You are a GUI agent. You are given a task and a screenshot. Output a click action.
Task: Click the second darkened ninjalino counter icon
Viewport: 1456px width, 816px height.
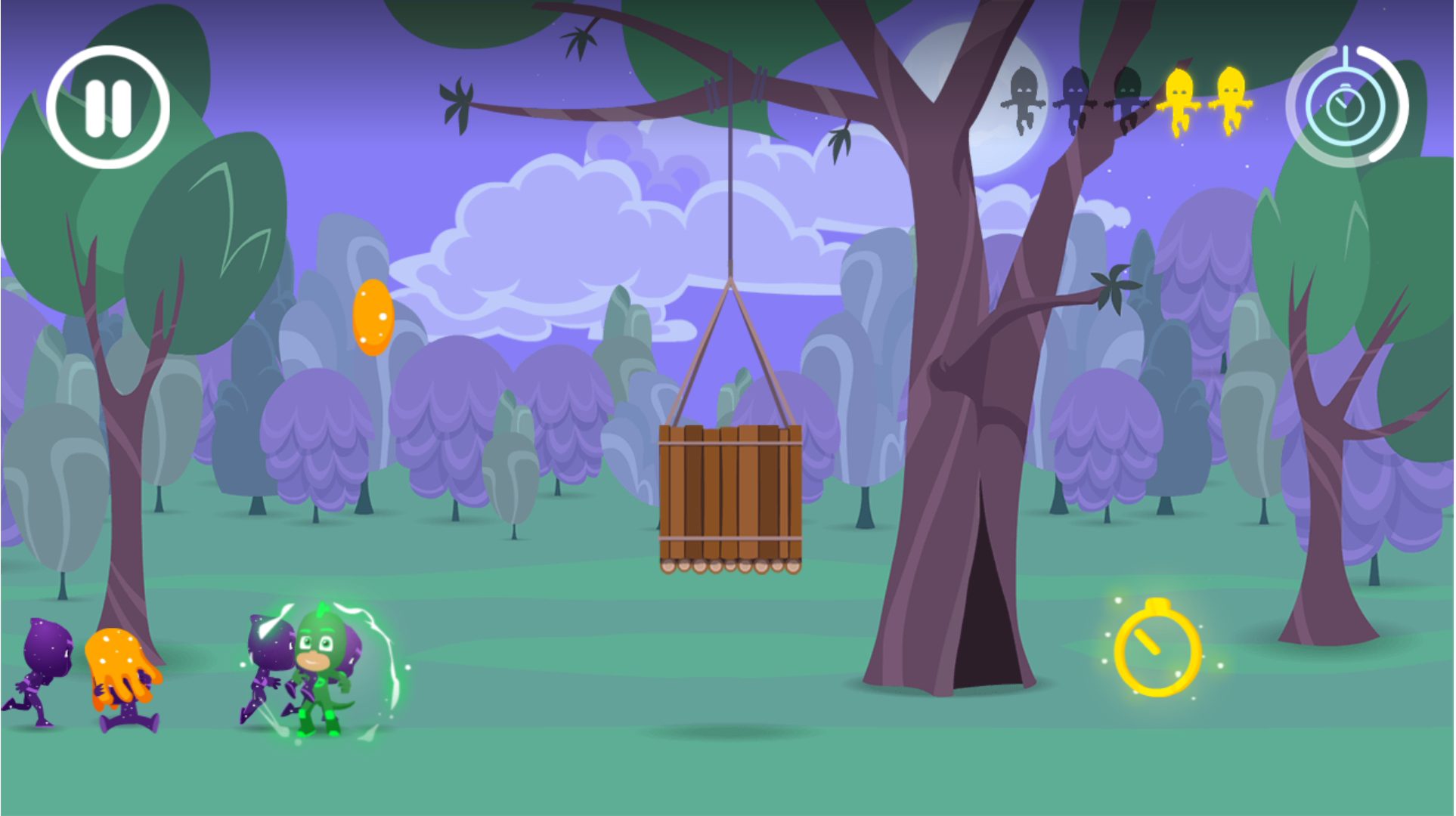coord(1075,98)
